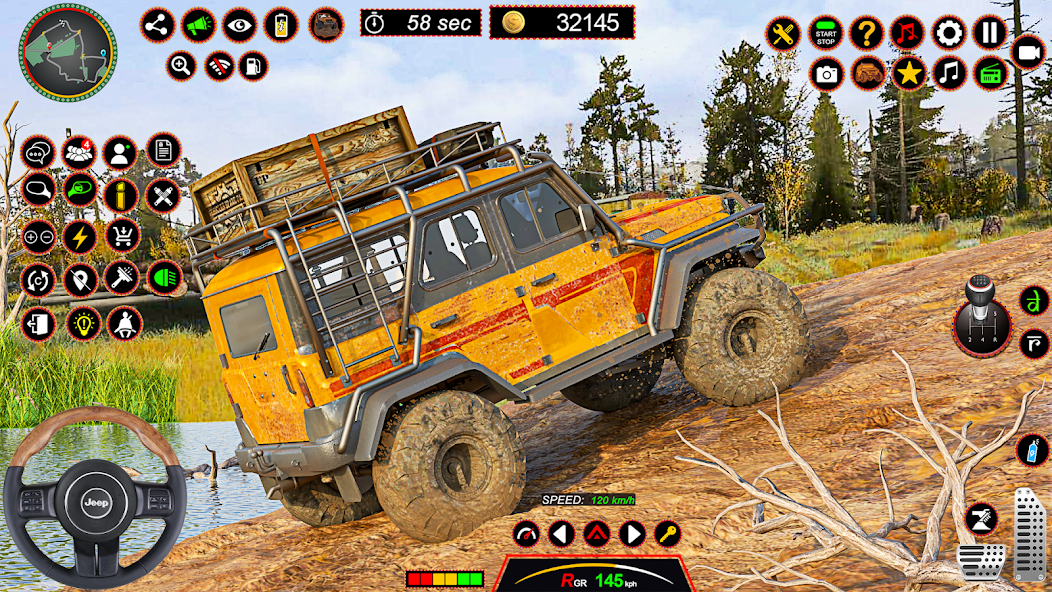Tap the share icon
Viewport: 1052px width, 592px height.
(x=157, y=25)
